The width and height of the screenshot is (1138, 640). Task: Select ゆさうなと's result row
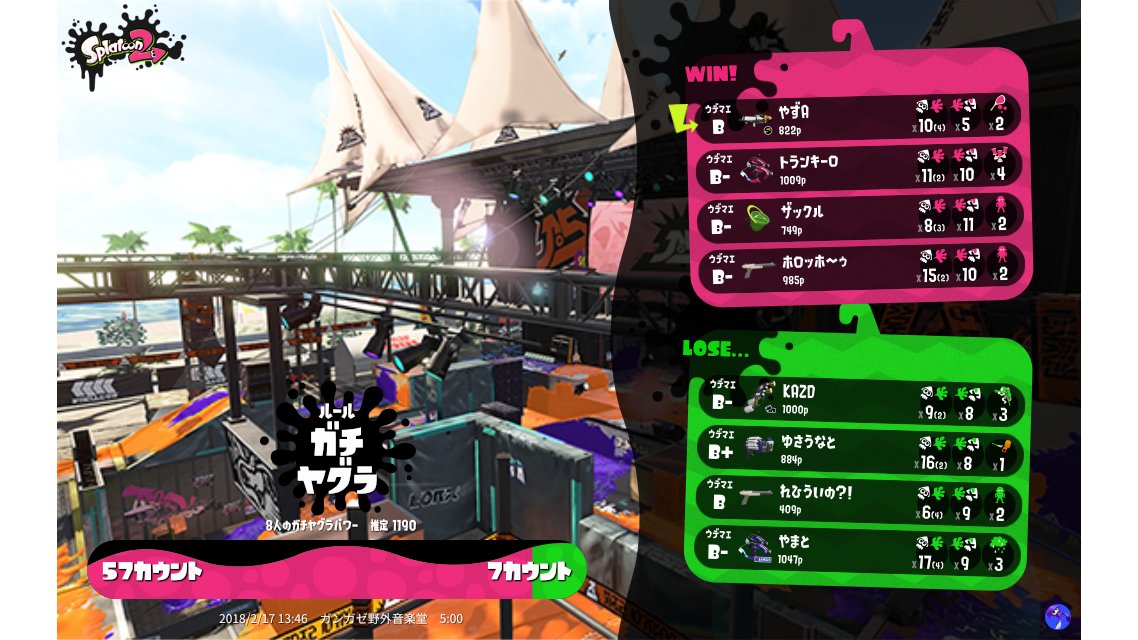point(858,449)
